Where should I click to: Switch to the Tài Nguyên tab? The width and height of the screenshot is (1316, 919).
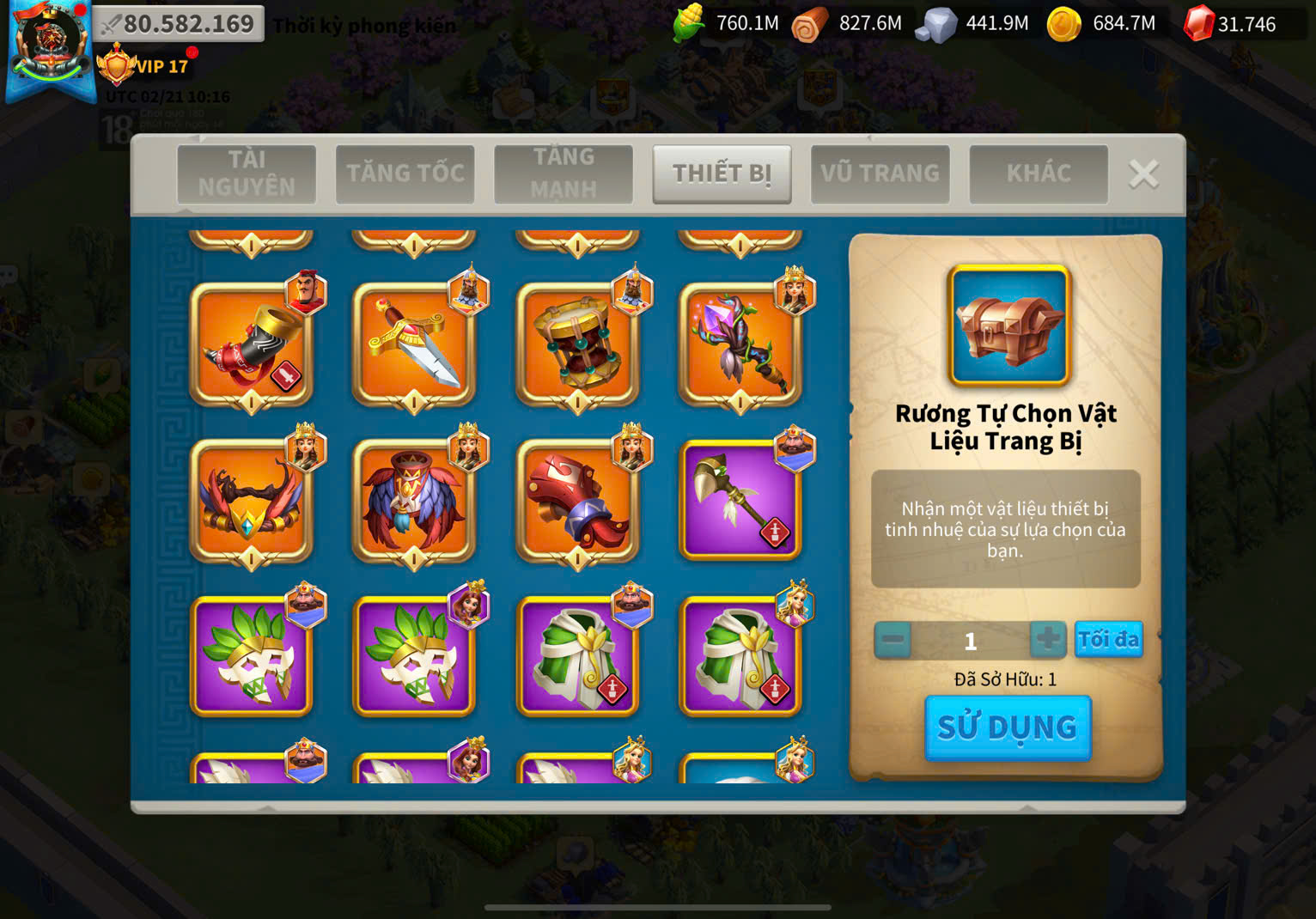[x=247, y=173]
